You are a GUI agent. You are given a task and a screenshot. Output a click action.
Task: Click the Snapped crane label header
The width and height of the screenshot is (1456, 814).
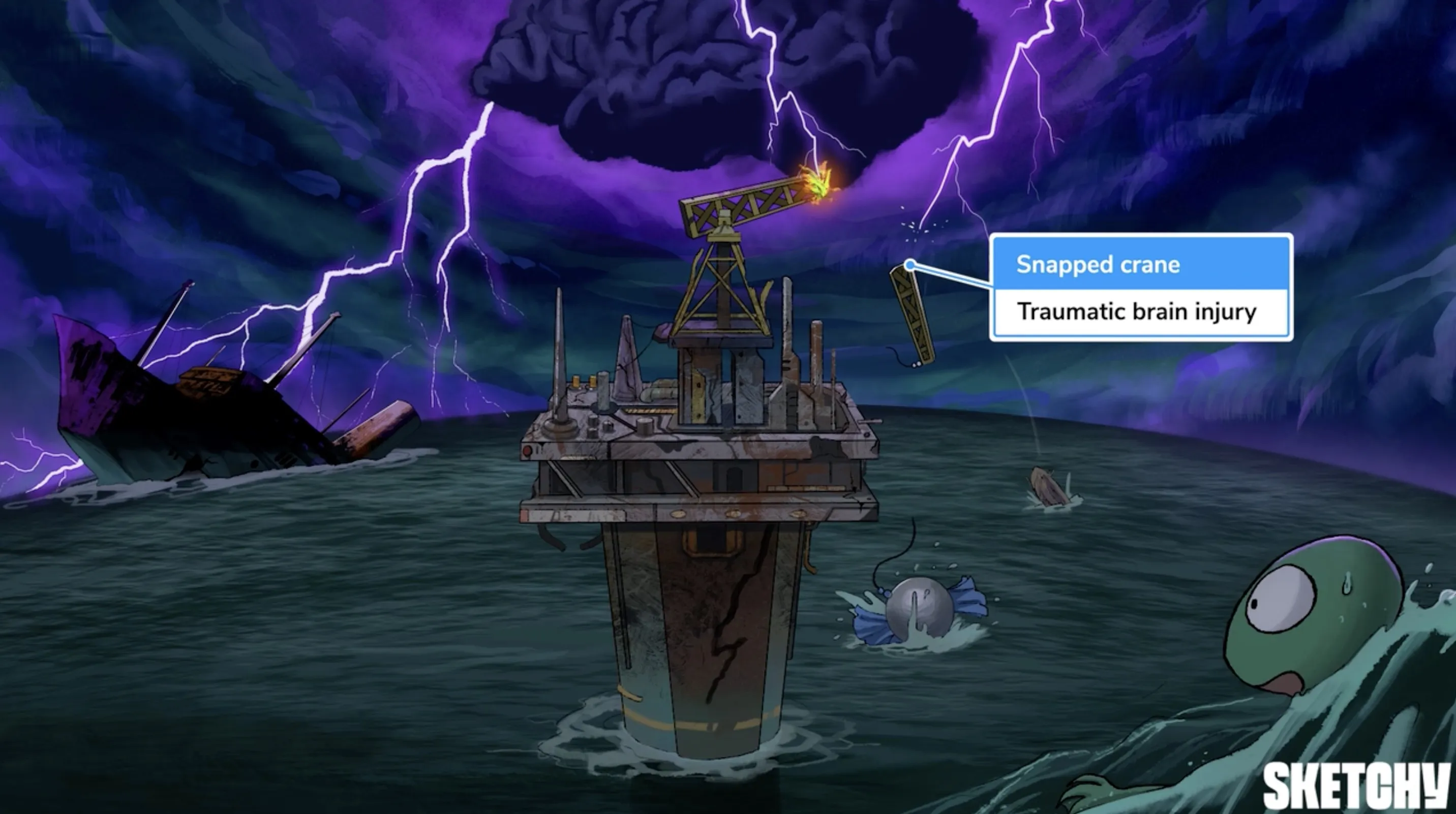click(1097, 264)
